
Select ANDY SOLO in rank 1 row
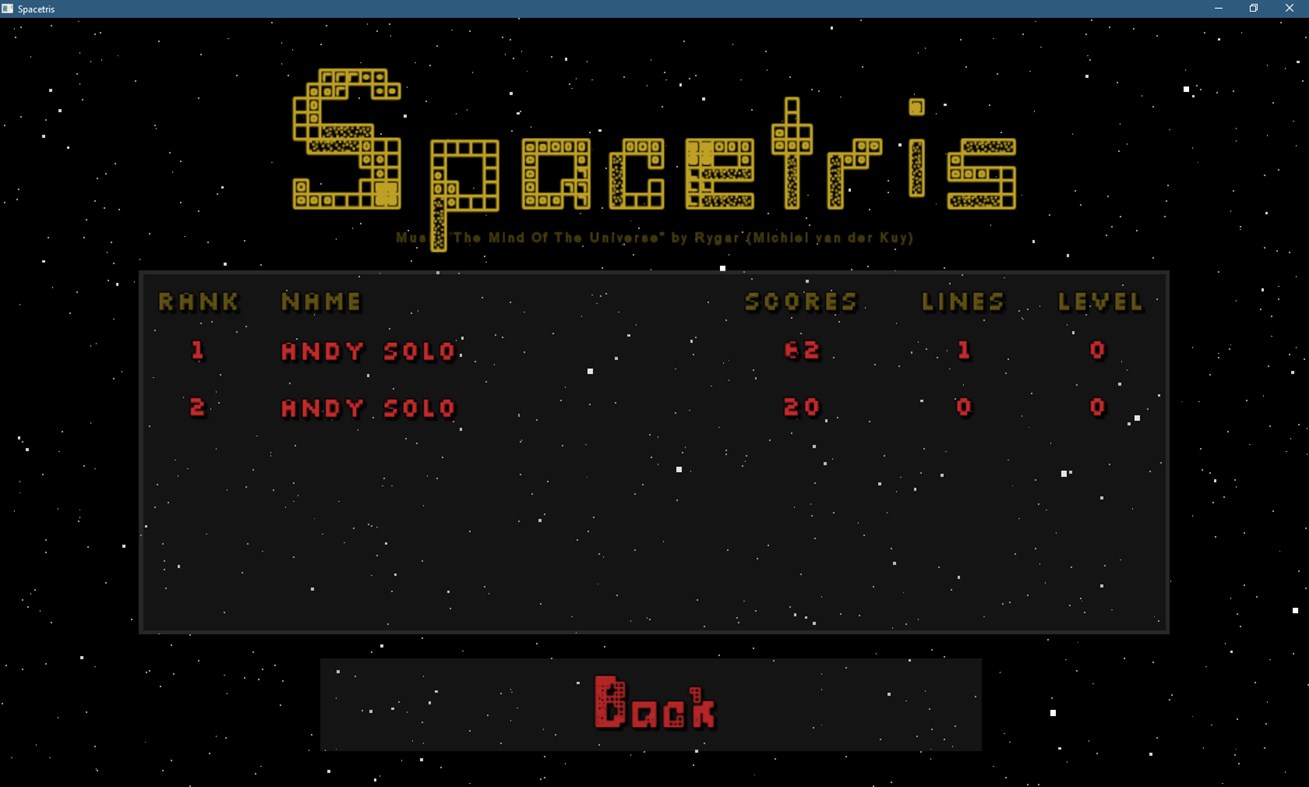(368, 351)
